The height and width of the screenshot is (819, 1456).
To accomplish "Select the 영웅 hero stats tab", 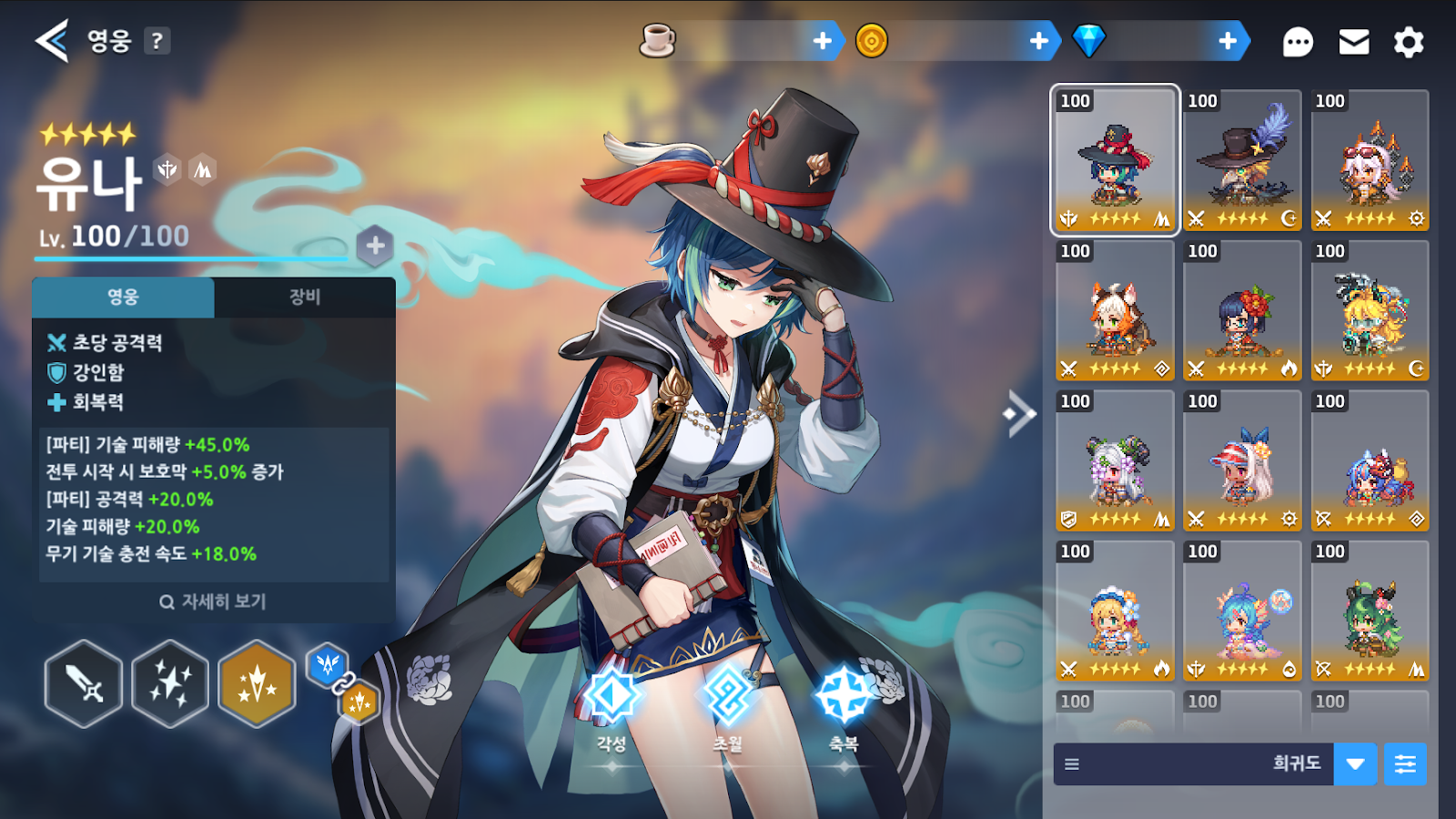I will click(x=123, y=297).
